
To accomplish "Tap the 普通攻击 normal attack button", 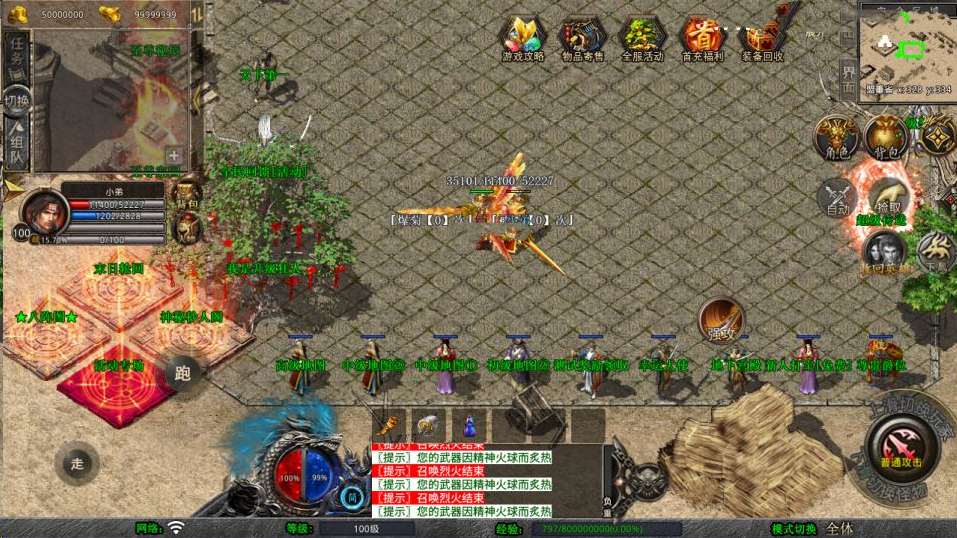I will [902, 447].
